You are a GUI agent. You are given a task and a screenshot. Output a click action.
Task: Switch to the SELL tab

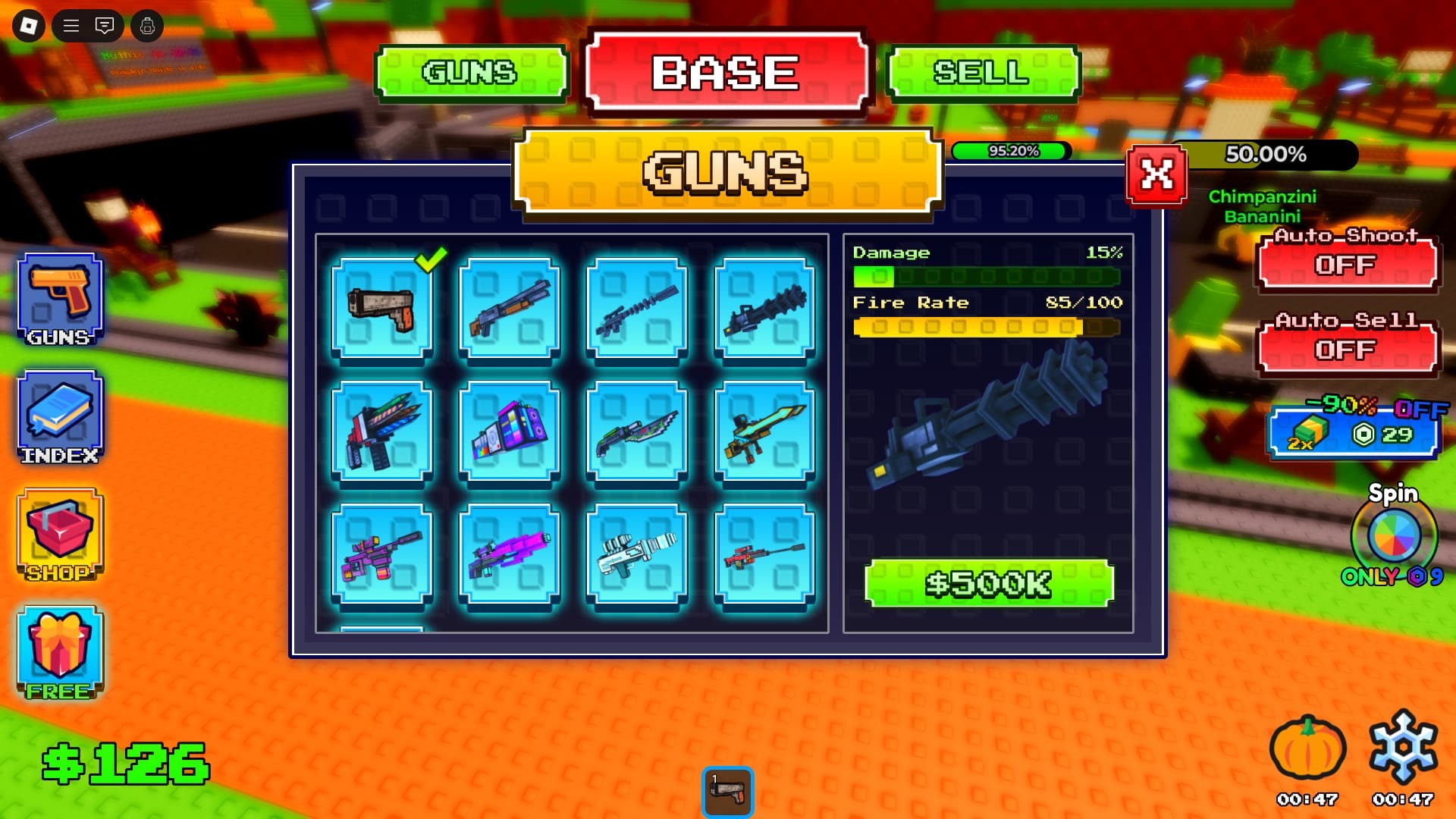982,73
